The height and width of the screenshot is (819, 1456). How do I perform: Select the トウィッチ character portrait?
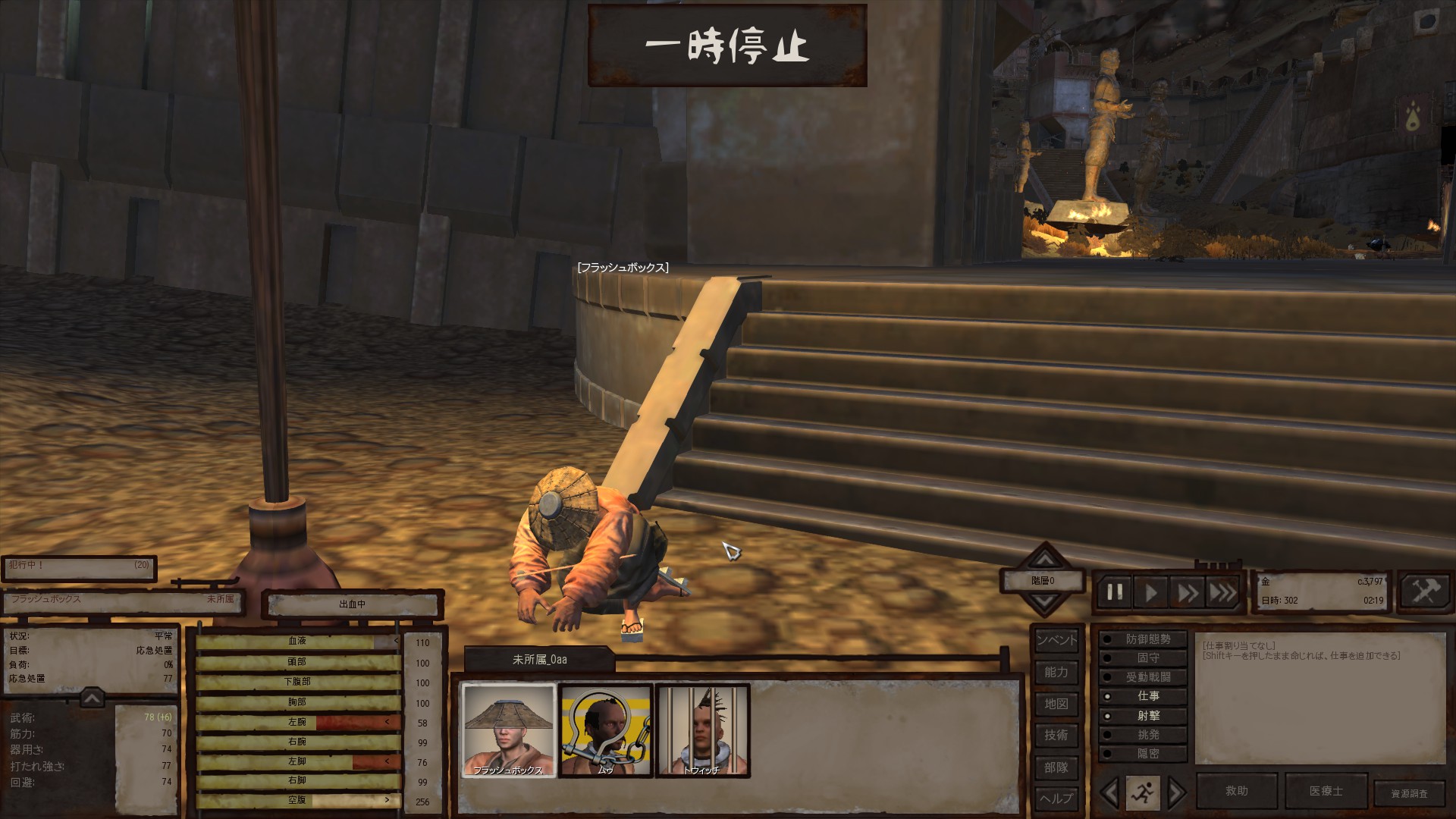tap(702, 730)
